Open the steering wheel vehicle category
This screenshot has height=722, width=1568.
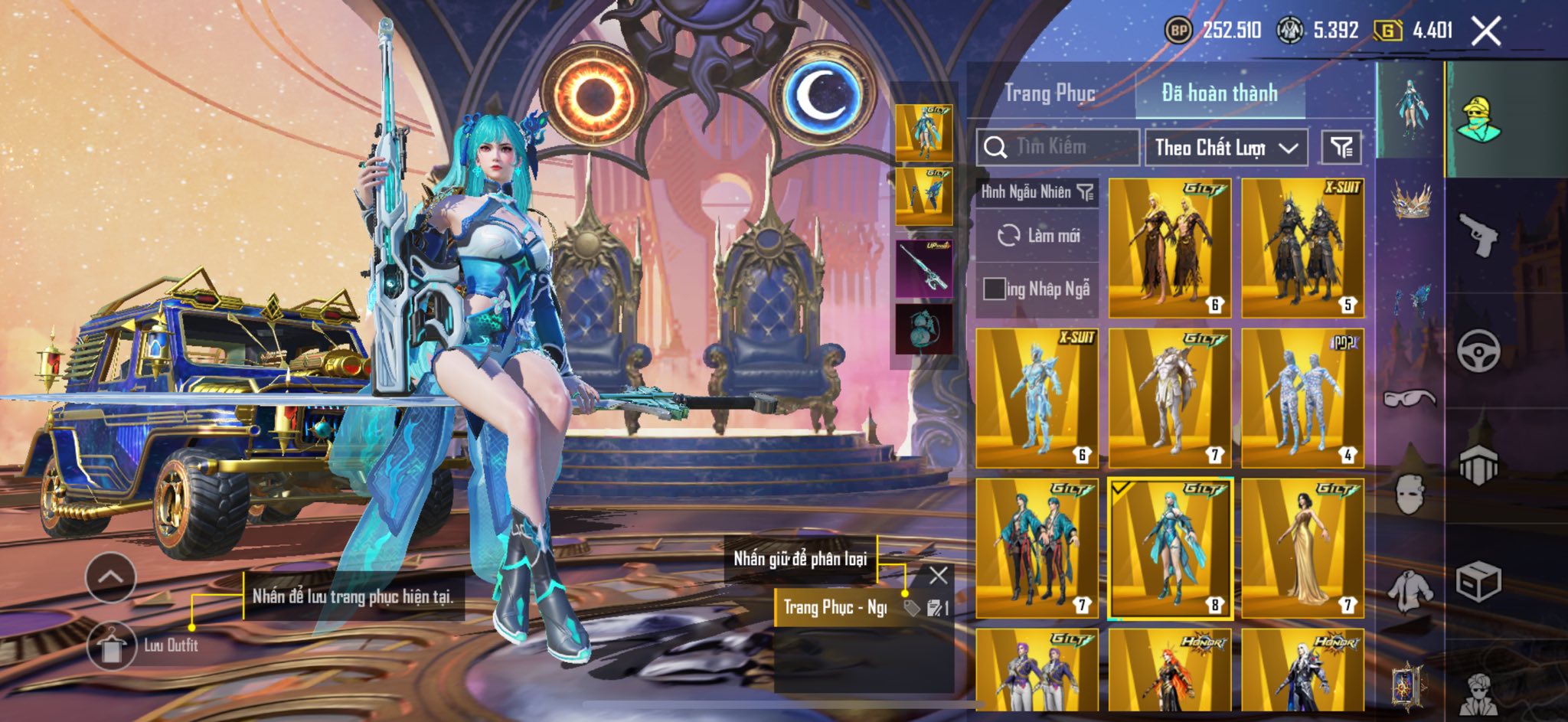1477,351
